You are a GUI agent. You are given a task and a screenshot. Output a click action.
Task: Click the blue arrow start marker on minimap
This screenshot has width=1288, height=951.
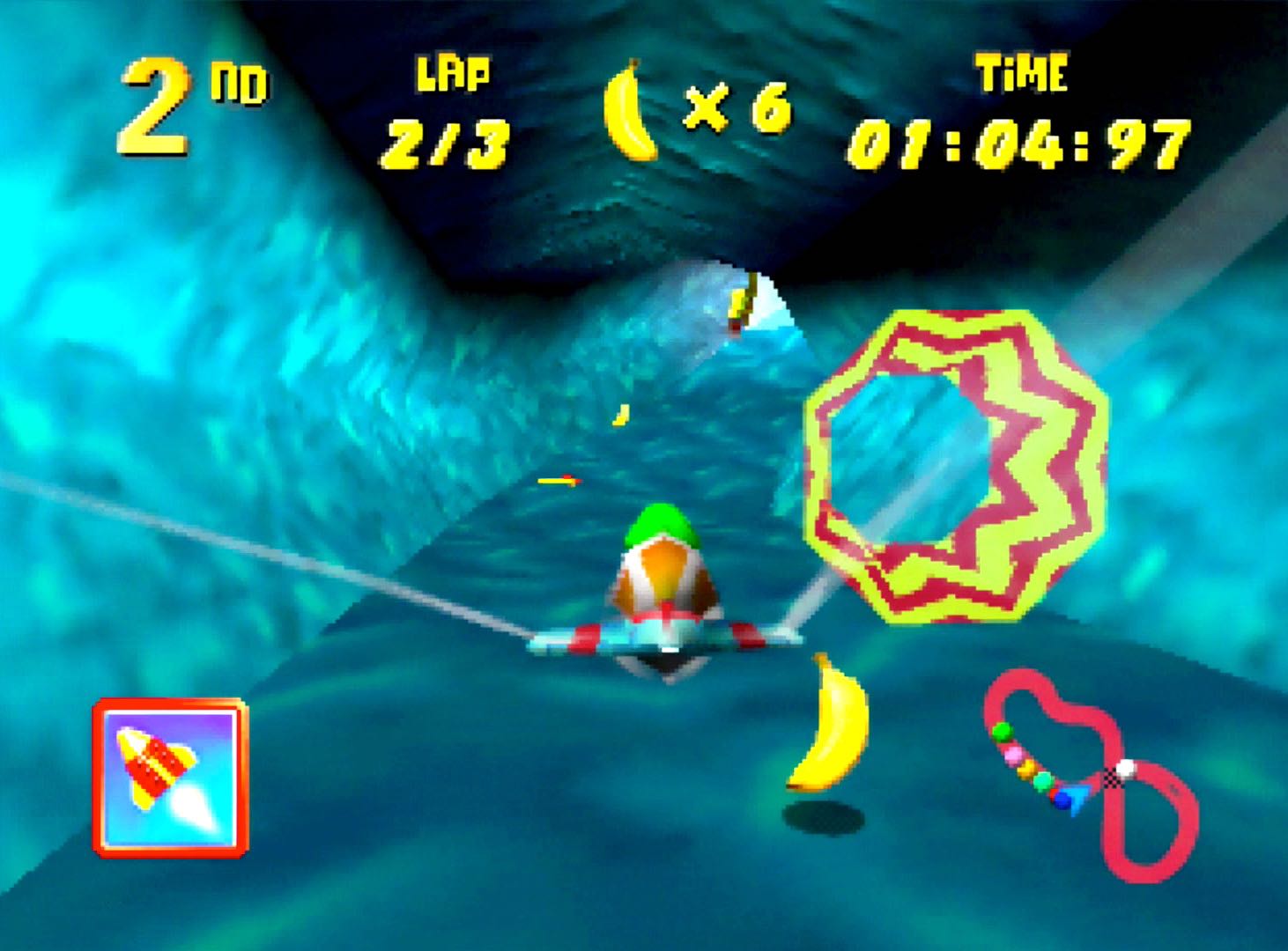pos(1077,797)
